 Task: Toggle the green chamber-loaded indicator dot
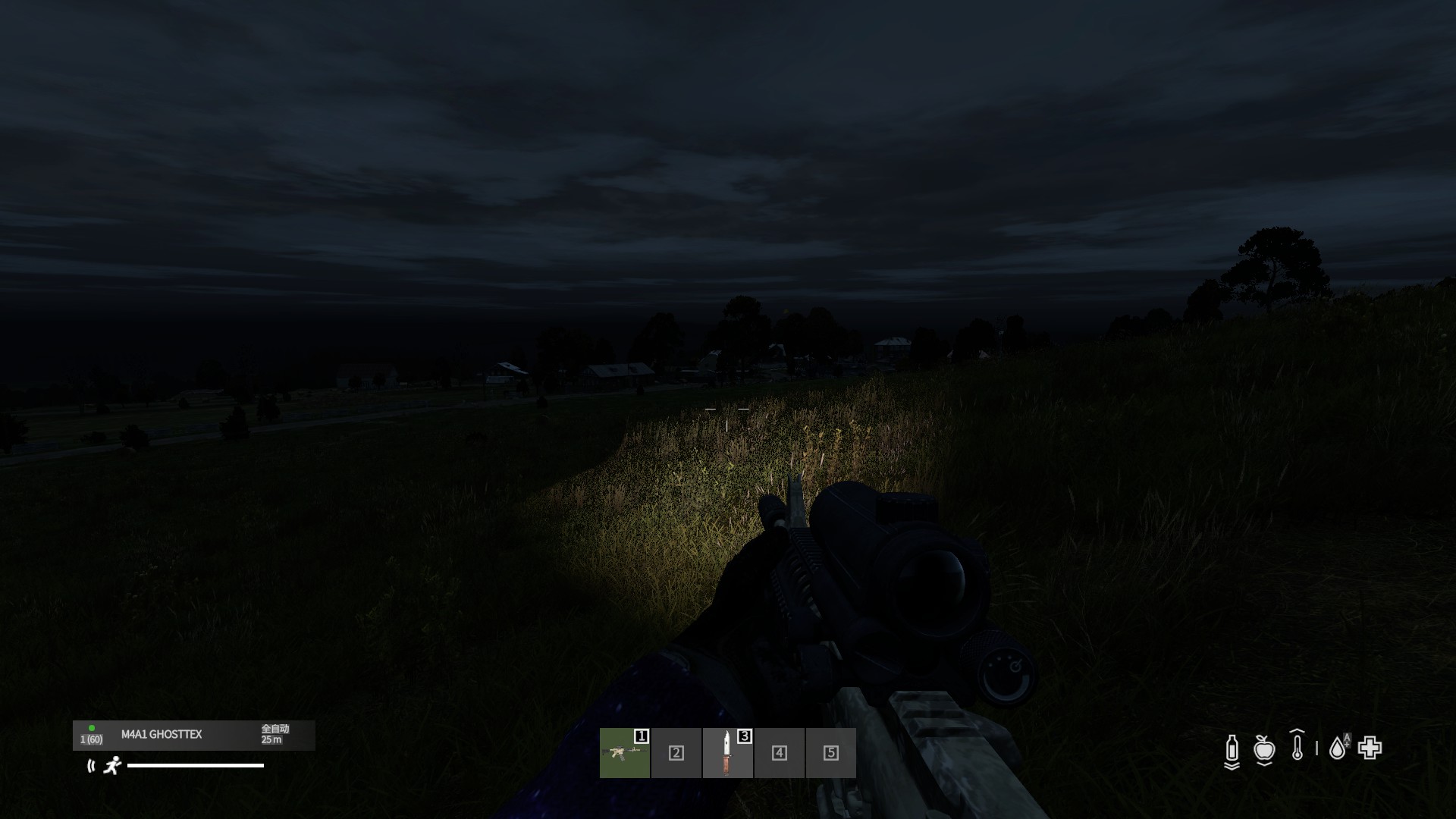point(92,729)
